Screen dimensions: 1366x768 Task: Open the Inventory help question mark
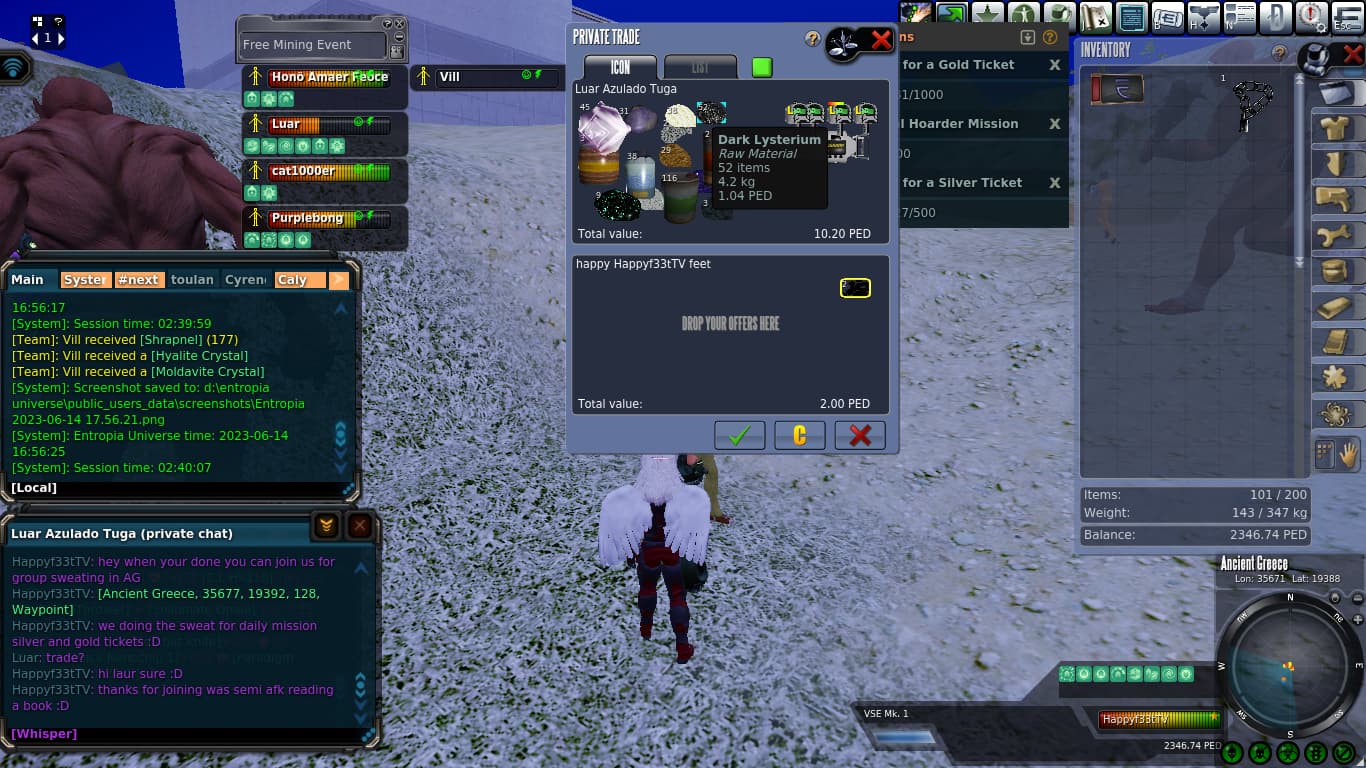pos(1278,53)
